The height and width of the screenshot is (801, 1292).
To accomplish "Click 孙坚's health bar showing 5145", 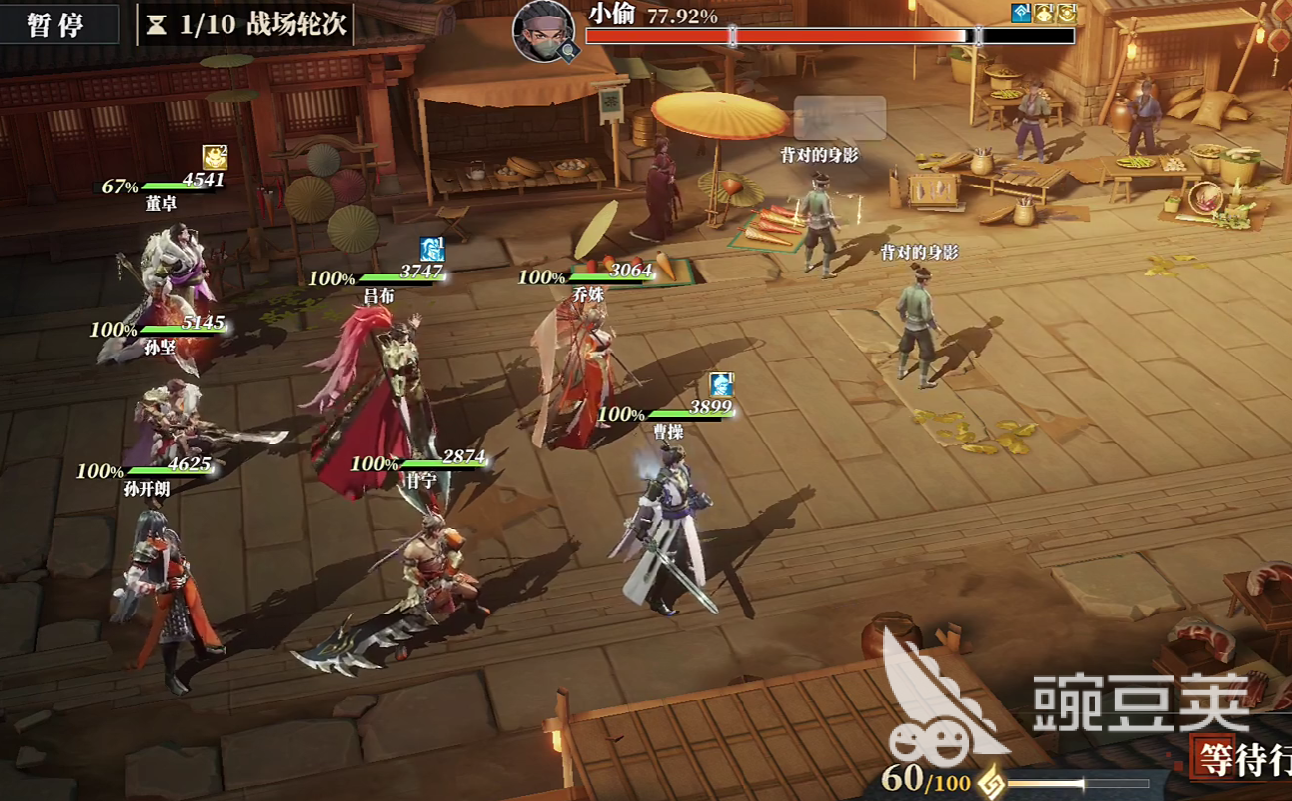I will click(180, 326).
